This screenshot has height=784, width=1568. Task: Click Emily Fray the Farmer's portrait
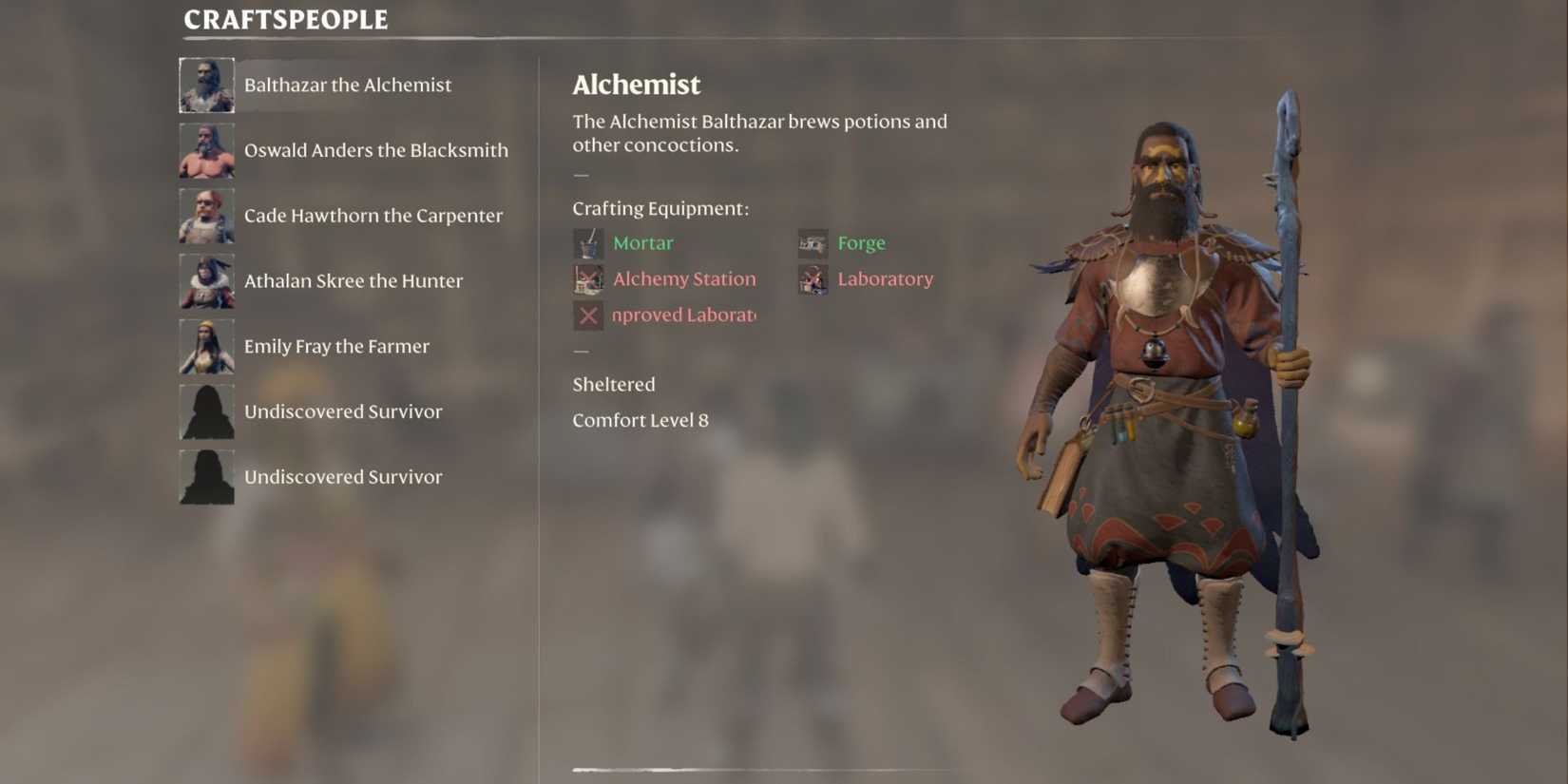[206, 346]
